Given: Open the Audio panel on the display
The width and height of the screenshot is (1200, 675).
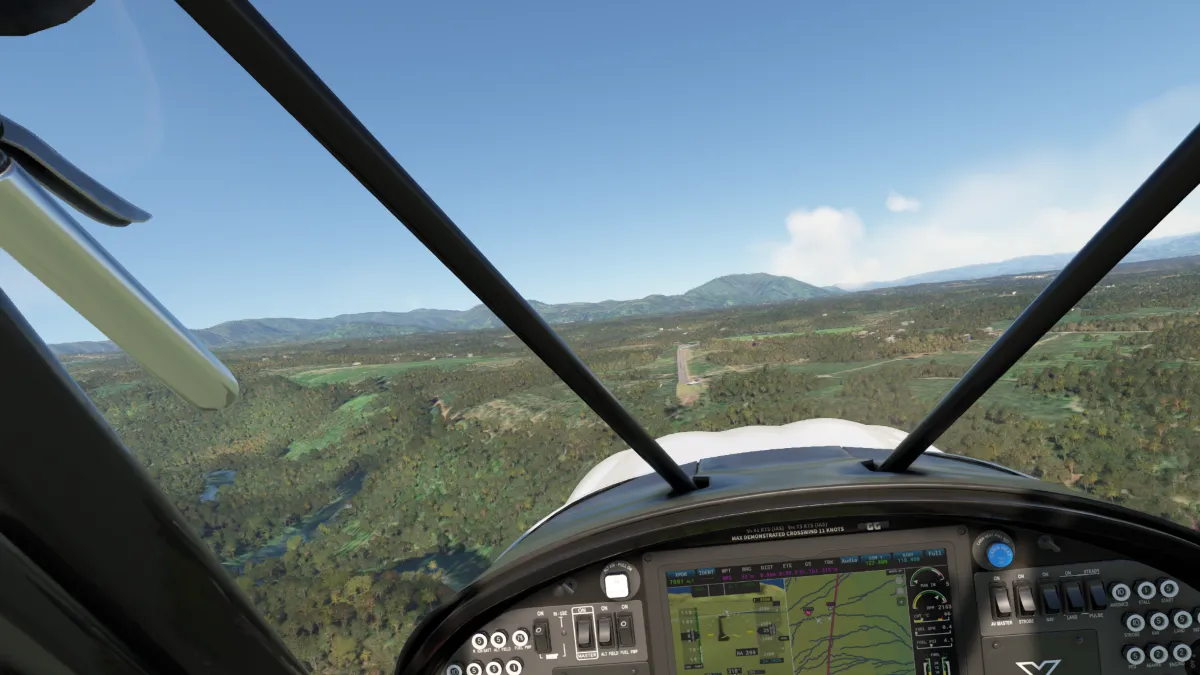Looking at the screenshot, I should (849, 560).
